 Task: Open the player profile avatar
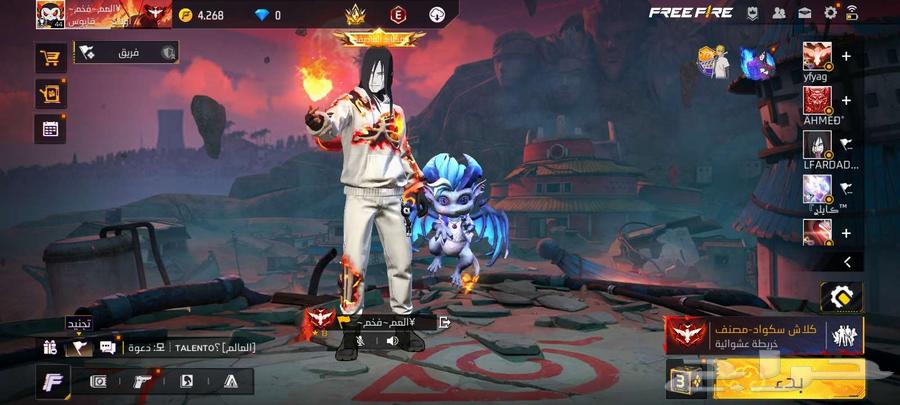(50, 14)
